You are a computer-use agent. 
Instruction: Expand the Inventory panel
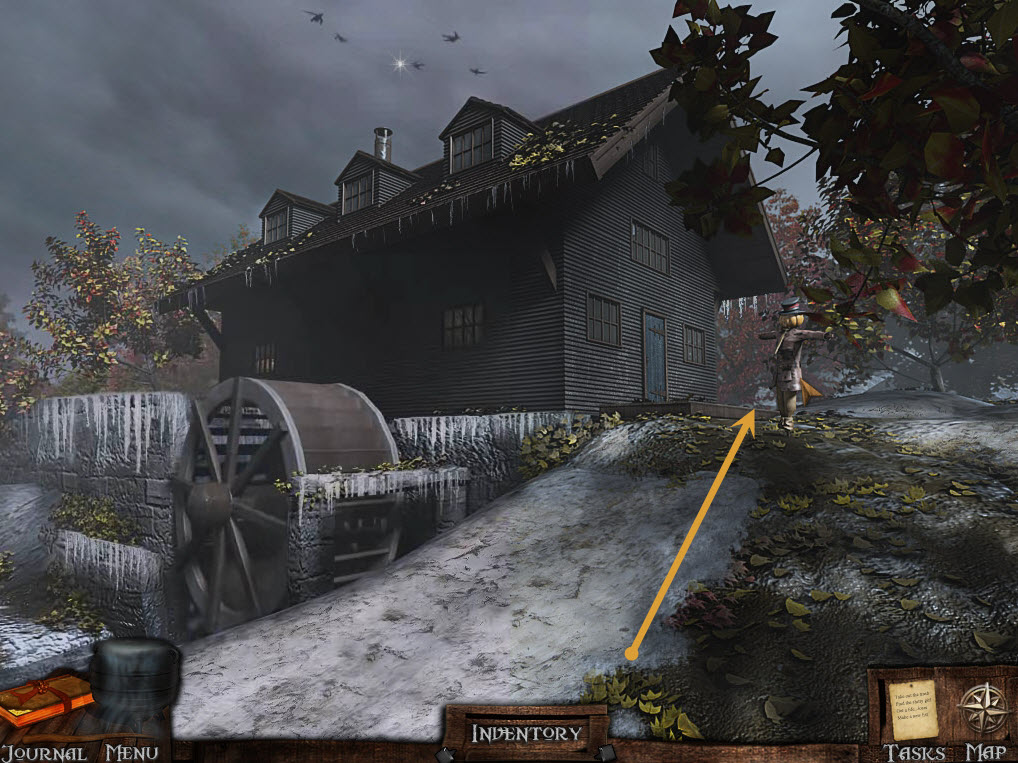pyautogui.click(x=526, y=733)
